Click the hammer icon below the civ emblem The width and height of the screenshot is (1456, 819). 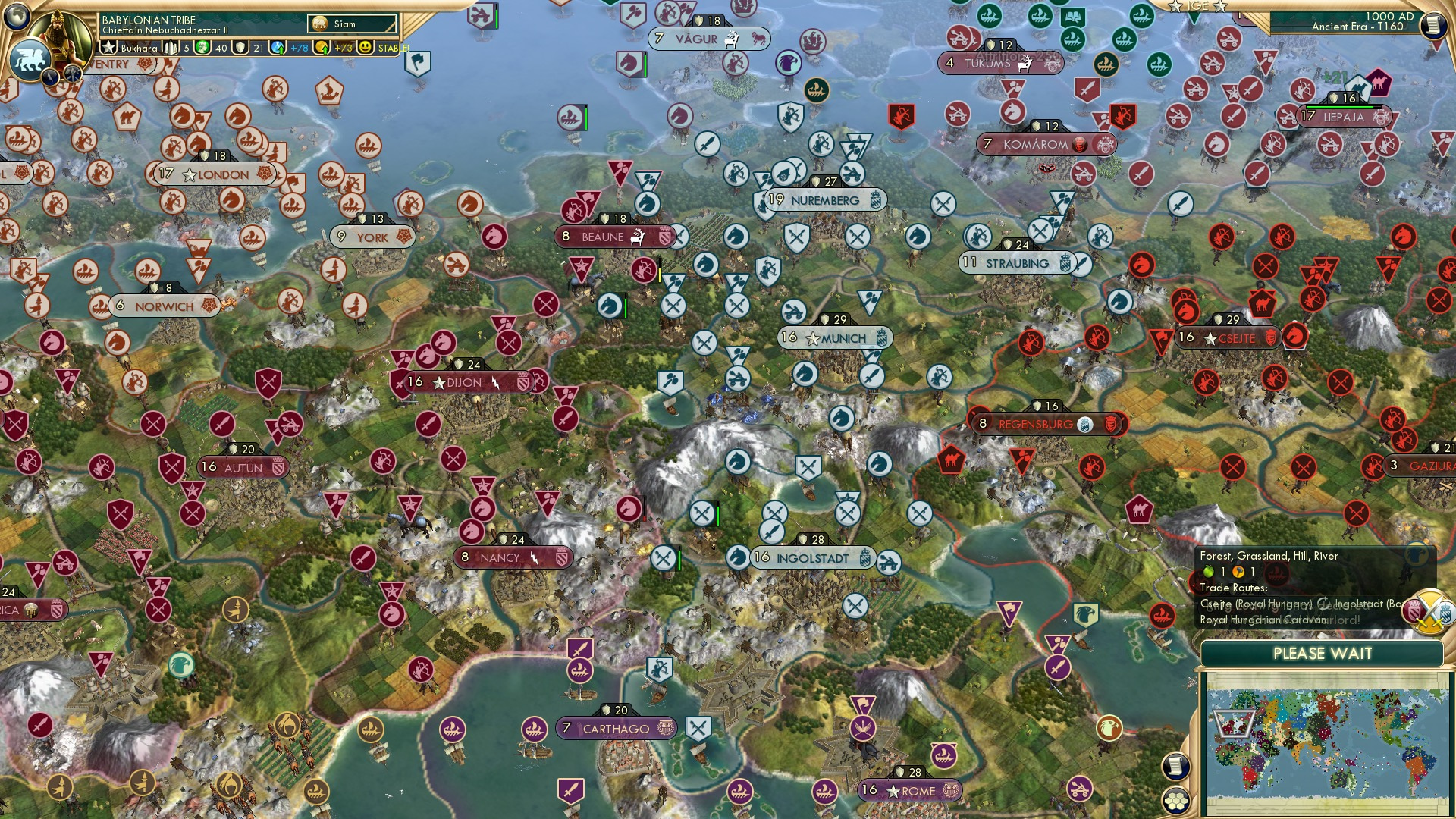[73, 73]
